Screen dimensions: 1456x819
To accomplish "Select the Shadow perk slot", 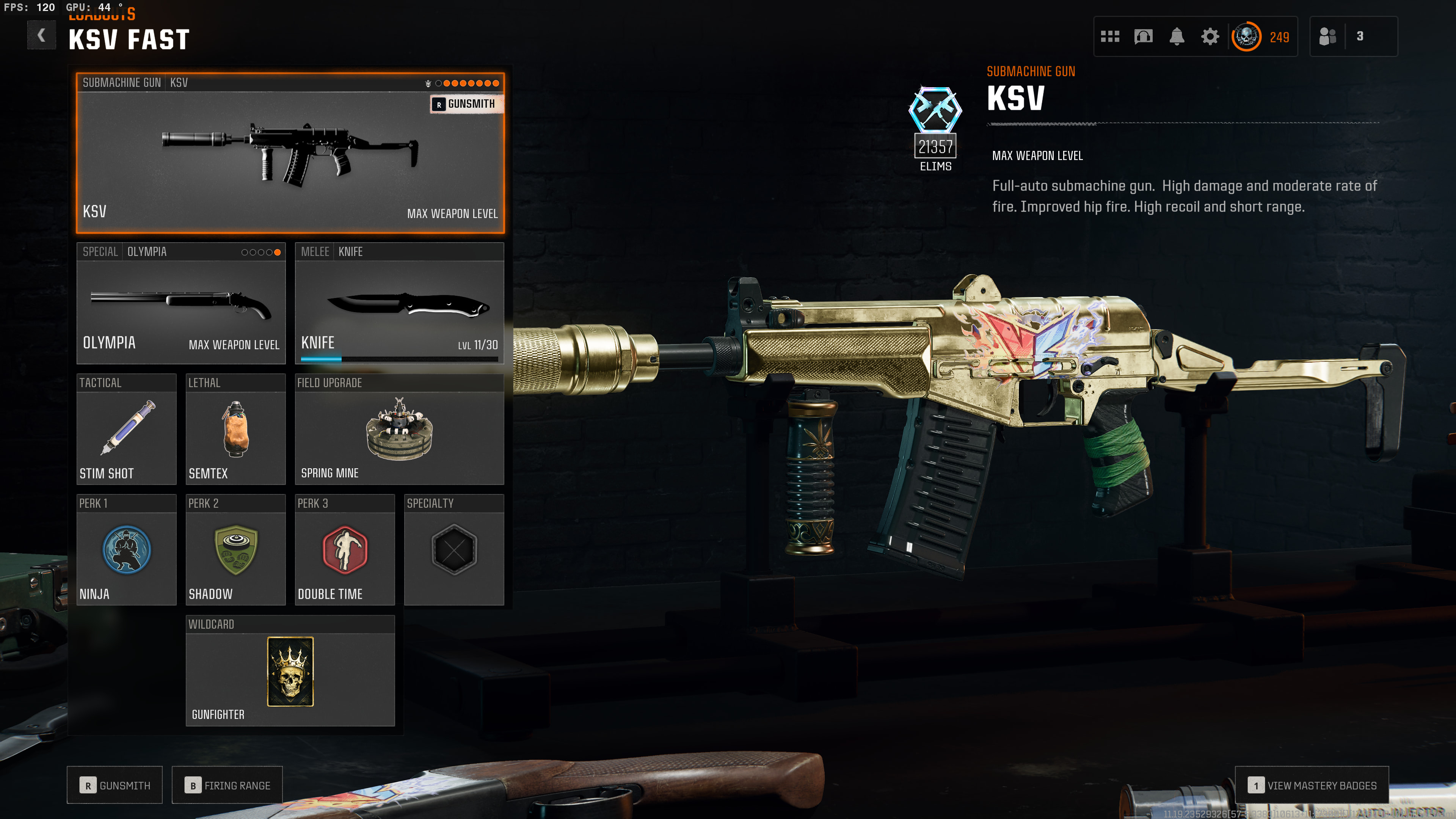I will coord(235,550).
